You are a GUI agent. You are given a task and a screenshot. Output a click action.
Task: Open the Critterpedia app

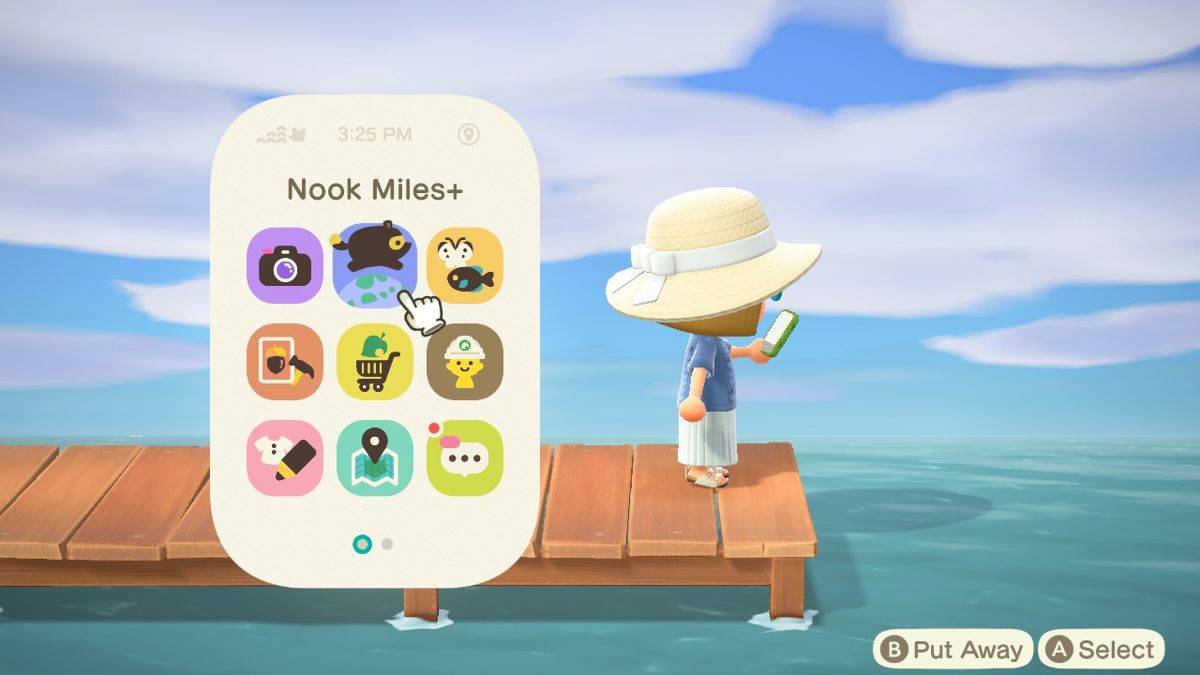pos(464,265)
